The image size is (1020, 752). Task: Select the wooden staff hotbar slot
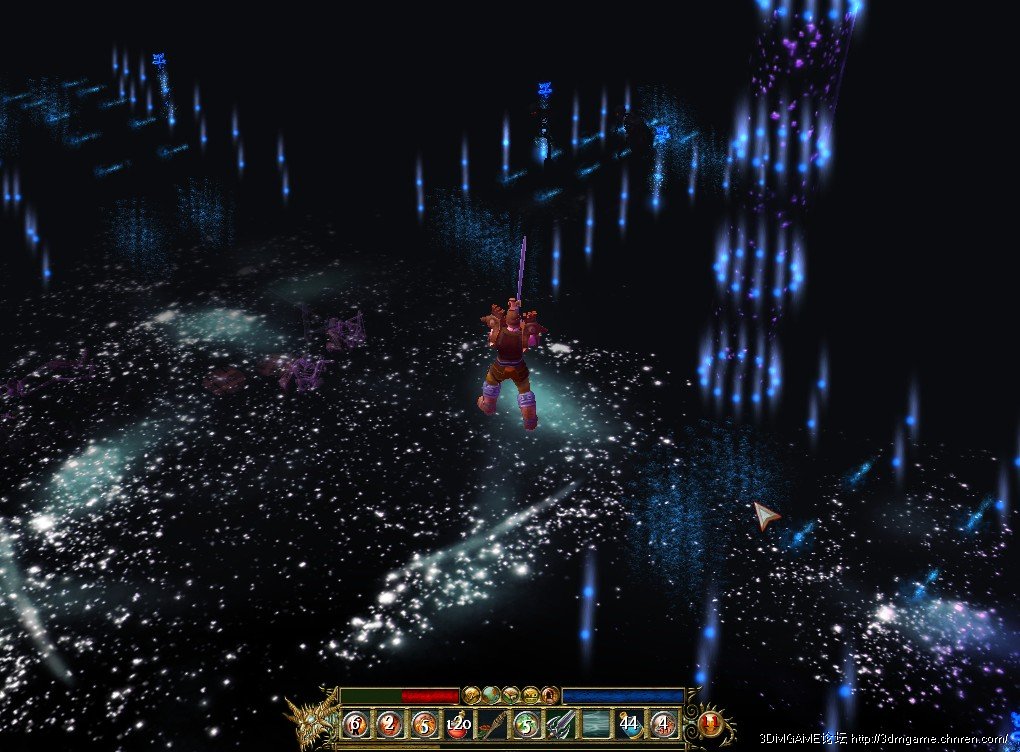[x=492, y=723]
